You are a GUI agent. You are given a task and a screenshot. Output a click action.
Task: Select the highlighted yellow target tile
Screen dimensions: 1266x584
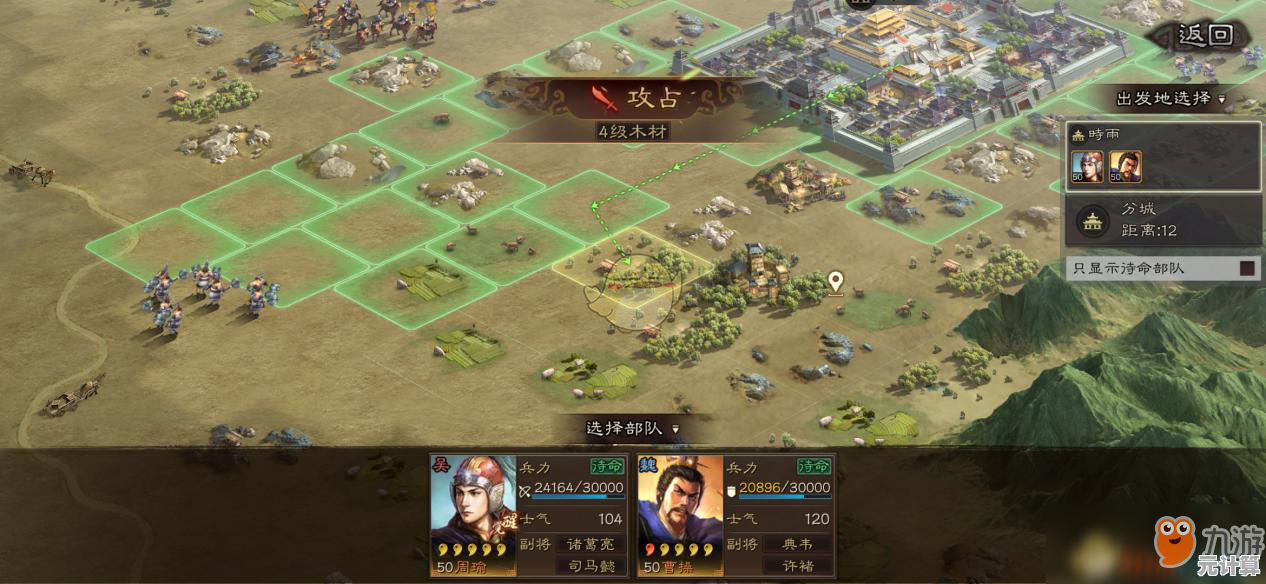[x=631, y=268]
